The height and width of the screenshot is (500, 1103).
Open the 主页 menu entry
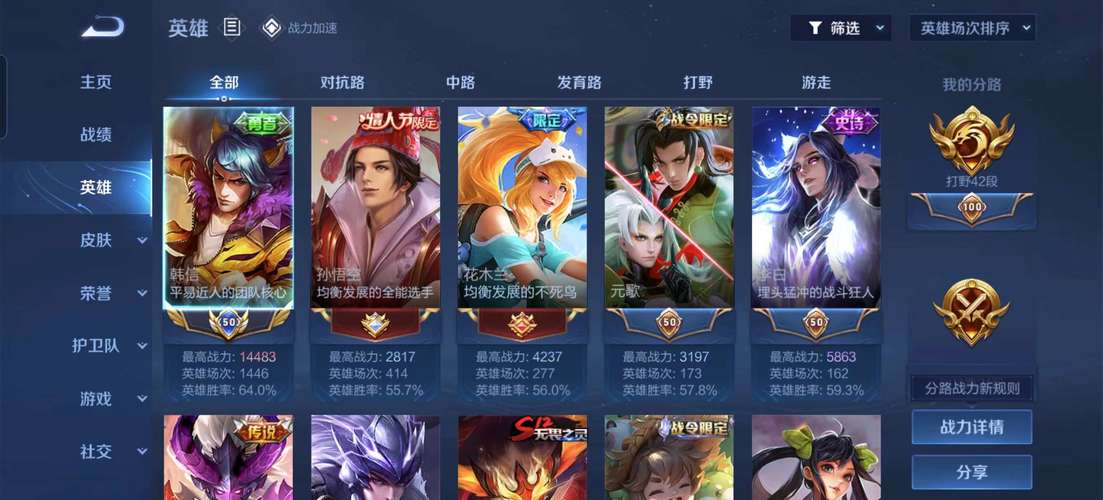[96, 82]
